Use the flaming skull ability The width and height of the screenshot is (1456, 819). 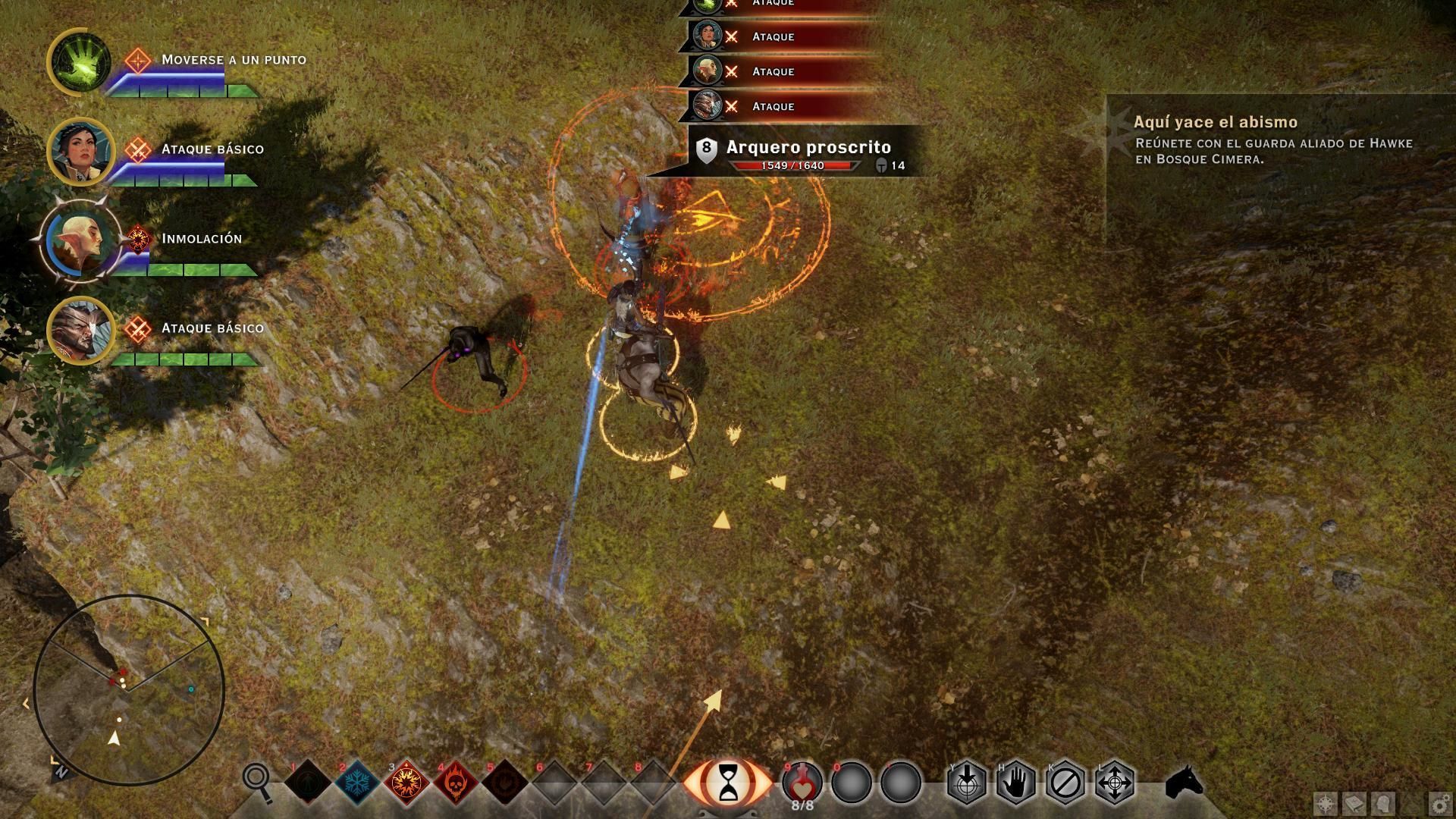tap(456, 781)
